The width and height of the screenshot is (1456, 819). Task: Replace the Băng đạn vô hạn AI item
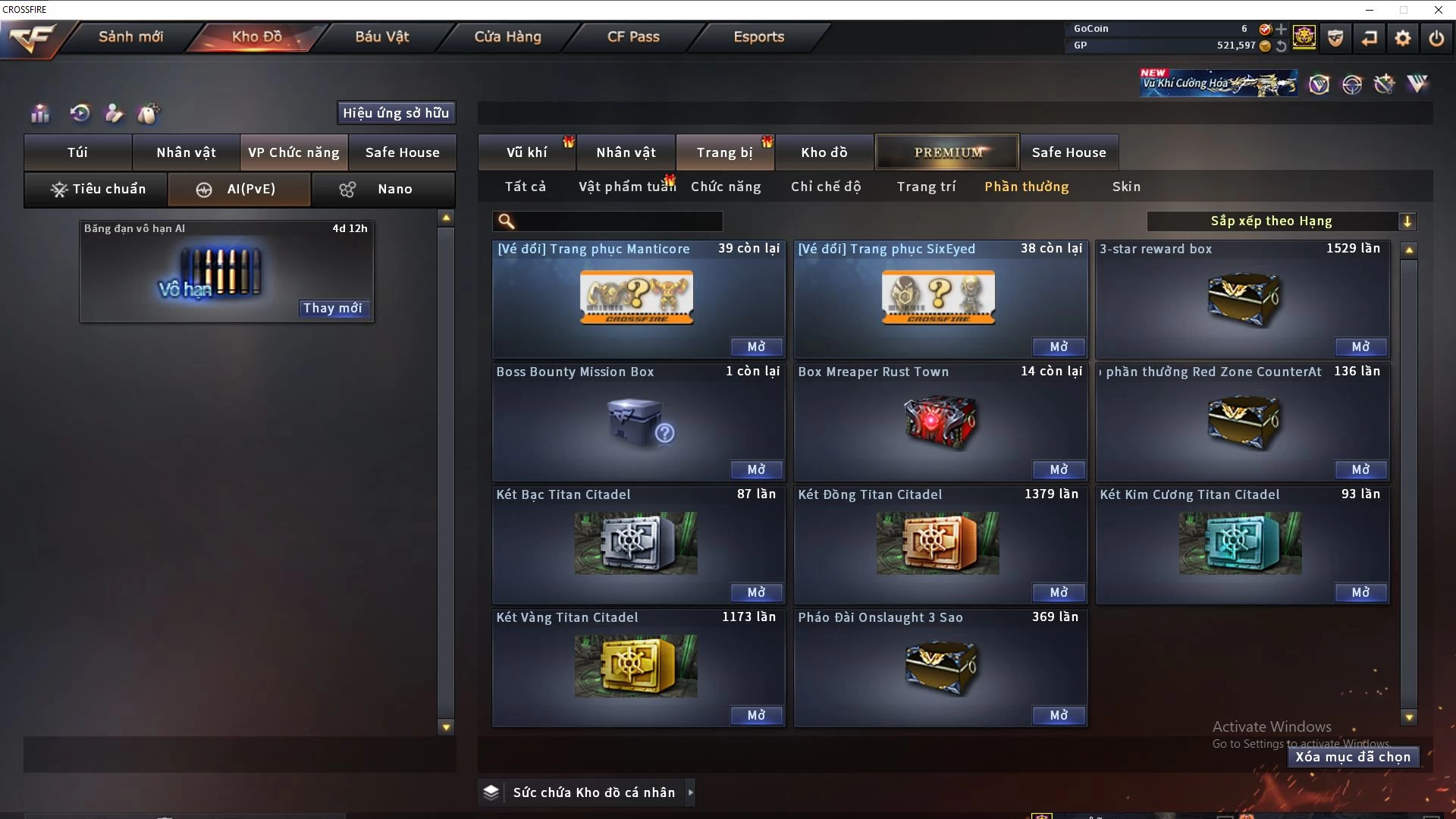click(x=332, y=308)
